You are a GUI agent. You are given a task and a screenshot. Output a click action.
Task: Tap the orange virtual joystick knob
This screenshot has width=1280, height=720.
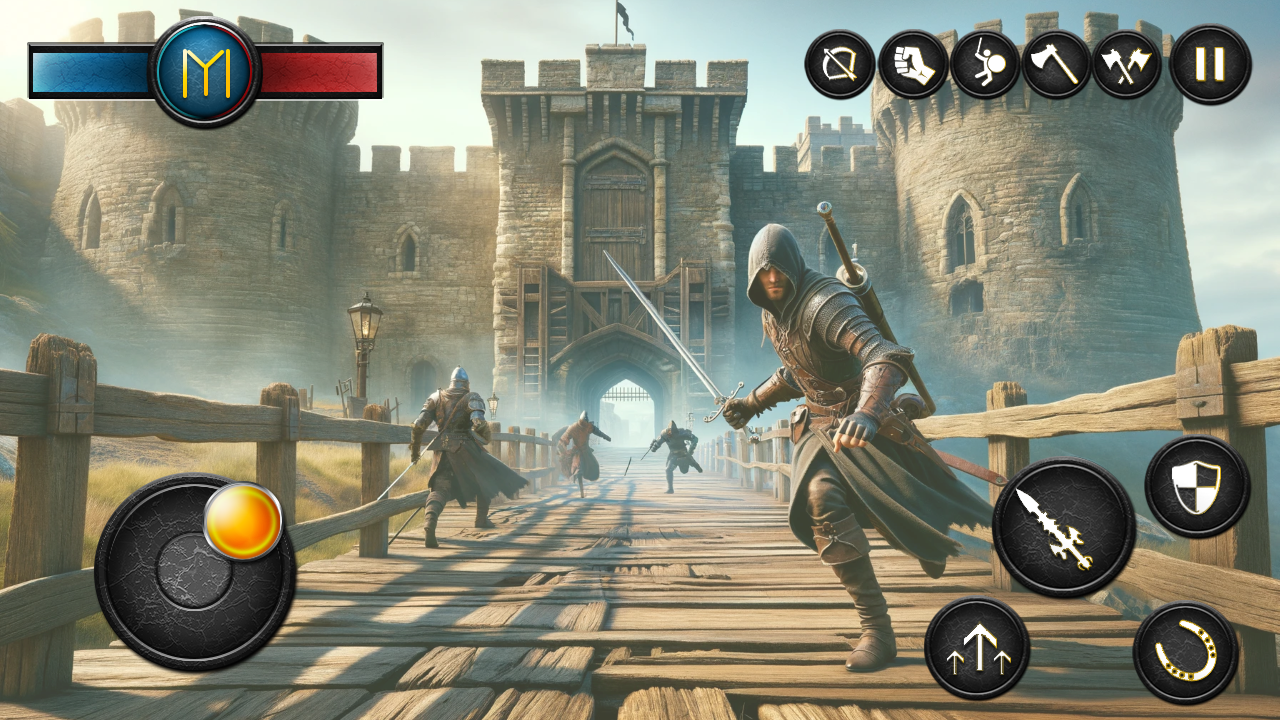tap(243, 521)
